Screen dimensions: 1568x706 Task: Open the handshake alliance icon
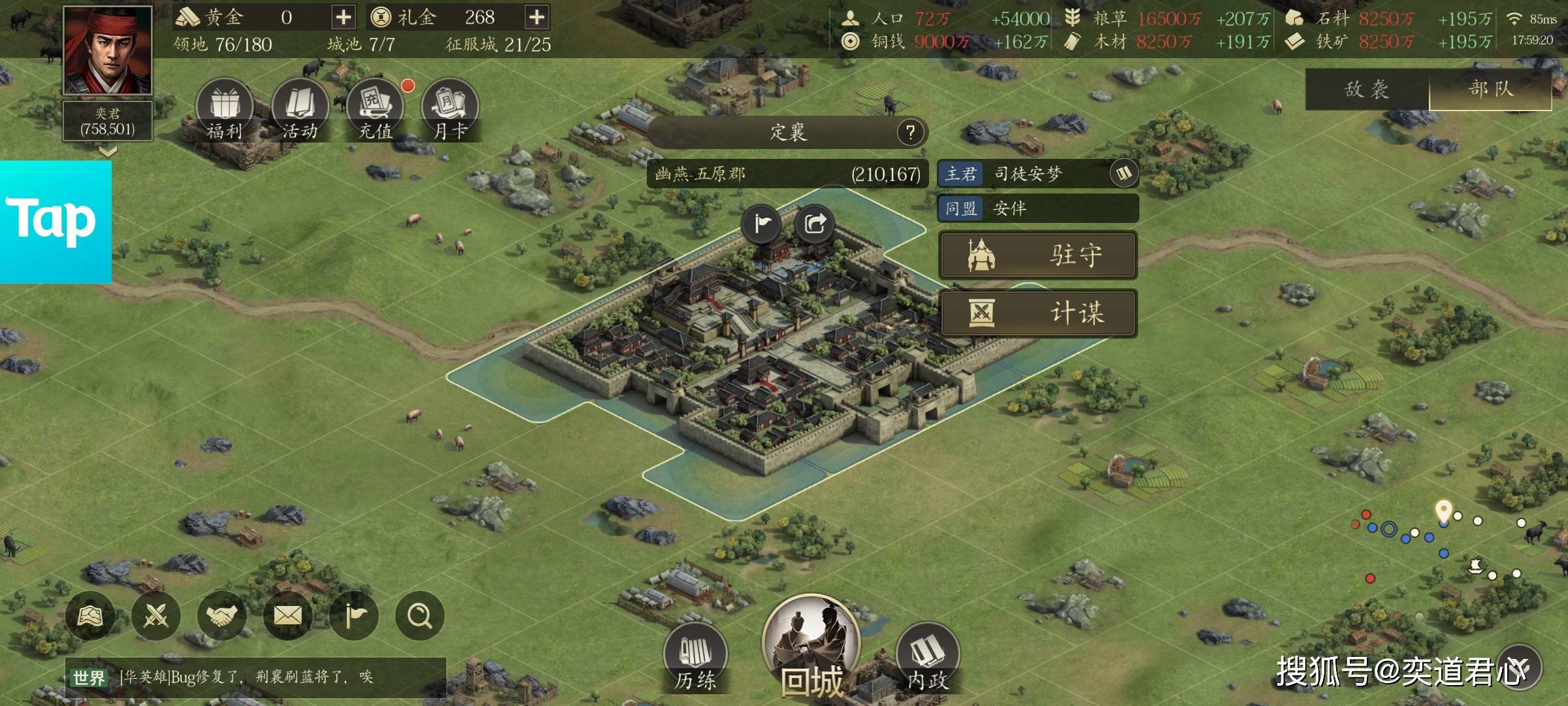[x=221, y=615]
